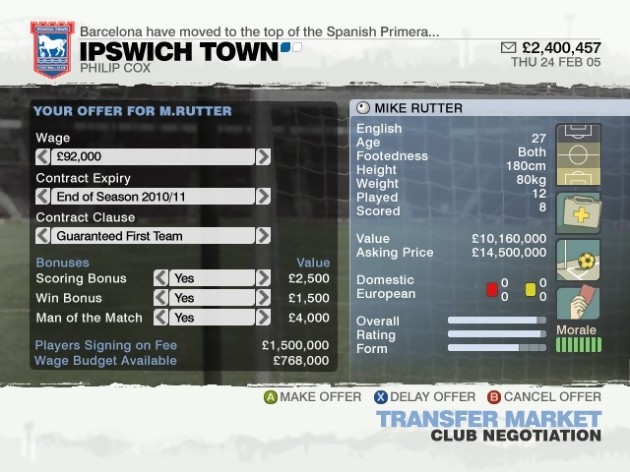Select the Wage value field
The width and height of the screenshot is (630, 472).
tap(152, 156)
